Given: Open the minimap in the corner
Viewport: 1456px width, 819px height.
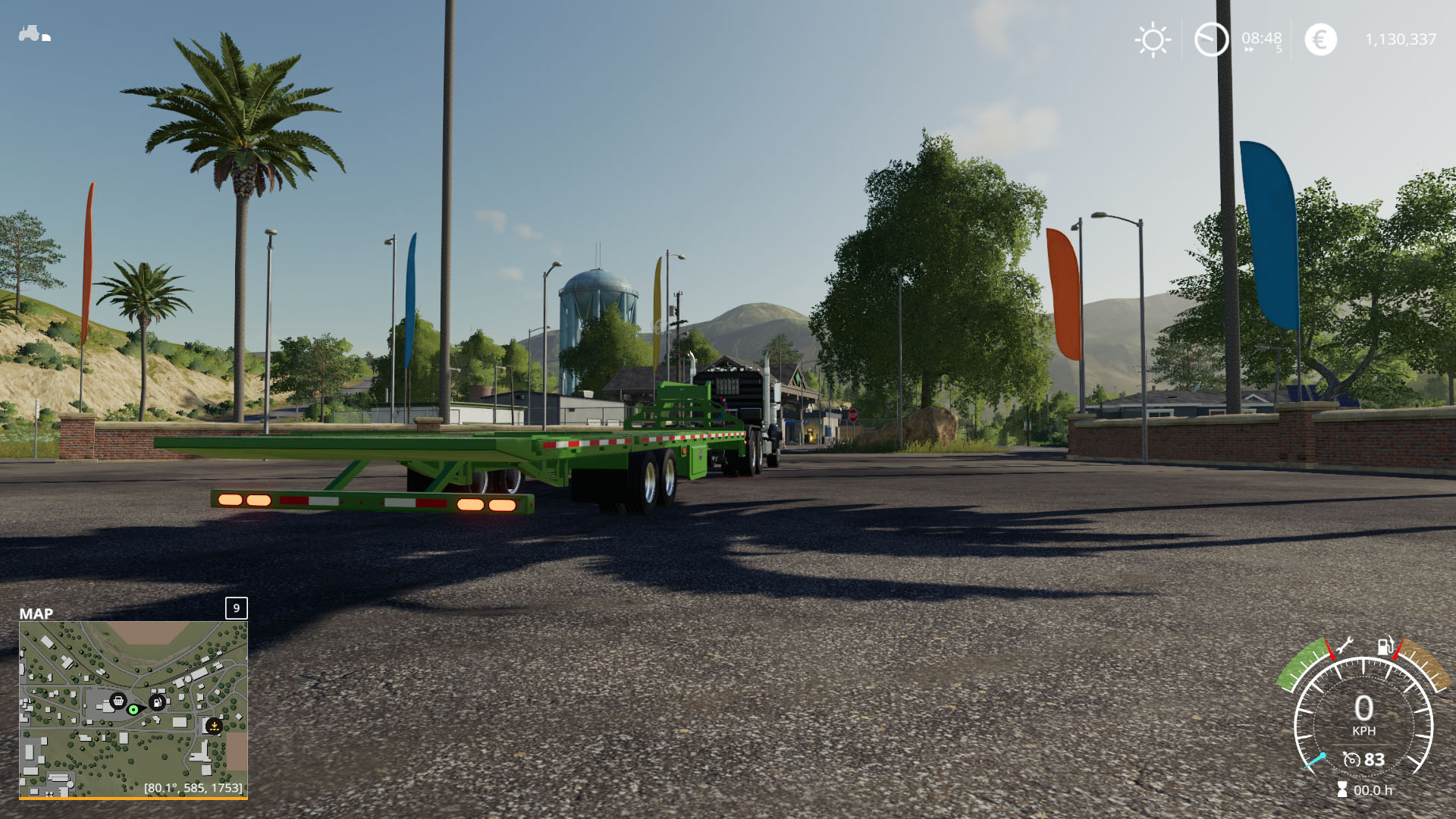Looking at the screenshot, I should pyautogui.click(x=133, y=709).
